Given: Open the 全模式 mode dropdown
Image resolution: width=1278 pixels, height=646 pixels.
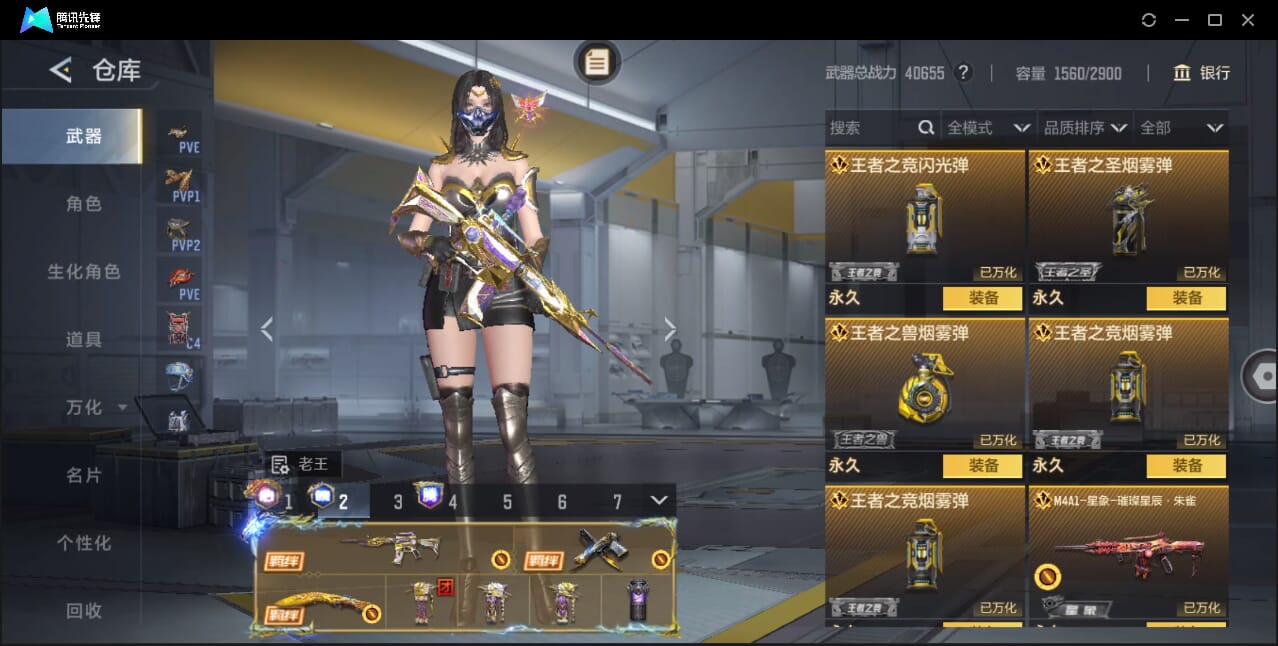Looking at the screenshot, I should 988,128.
